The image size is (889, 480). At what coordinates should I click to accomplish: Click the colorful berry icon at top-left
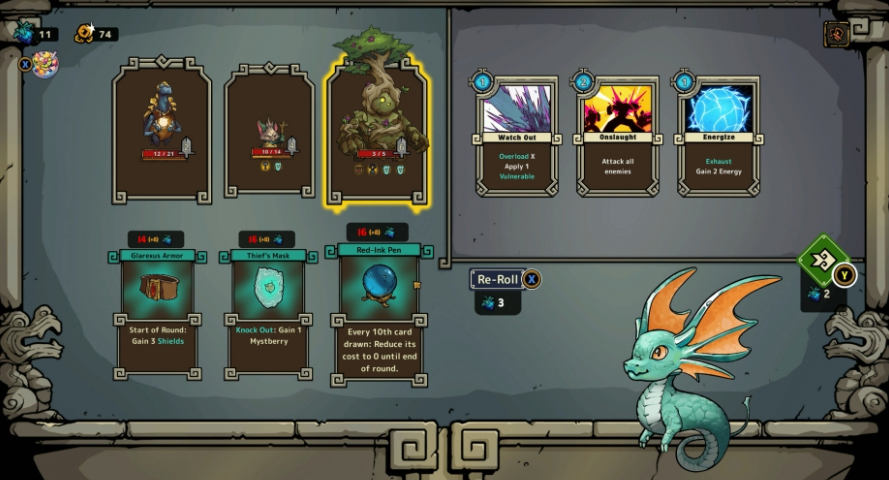45,65
